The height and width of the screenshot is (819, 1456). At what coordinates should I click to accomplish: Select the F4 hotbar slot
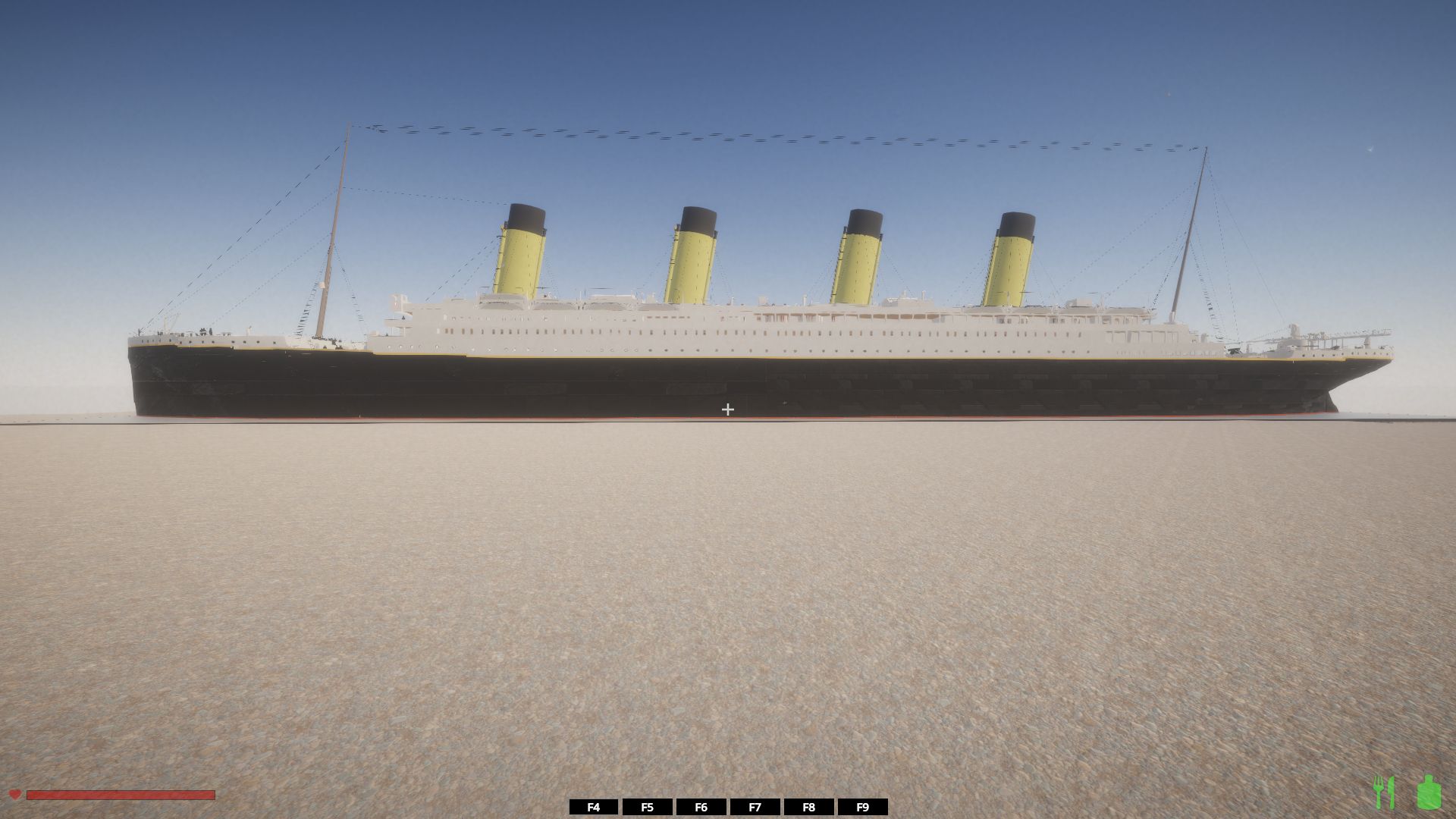(594, 807)
